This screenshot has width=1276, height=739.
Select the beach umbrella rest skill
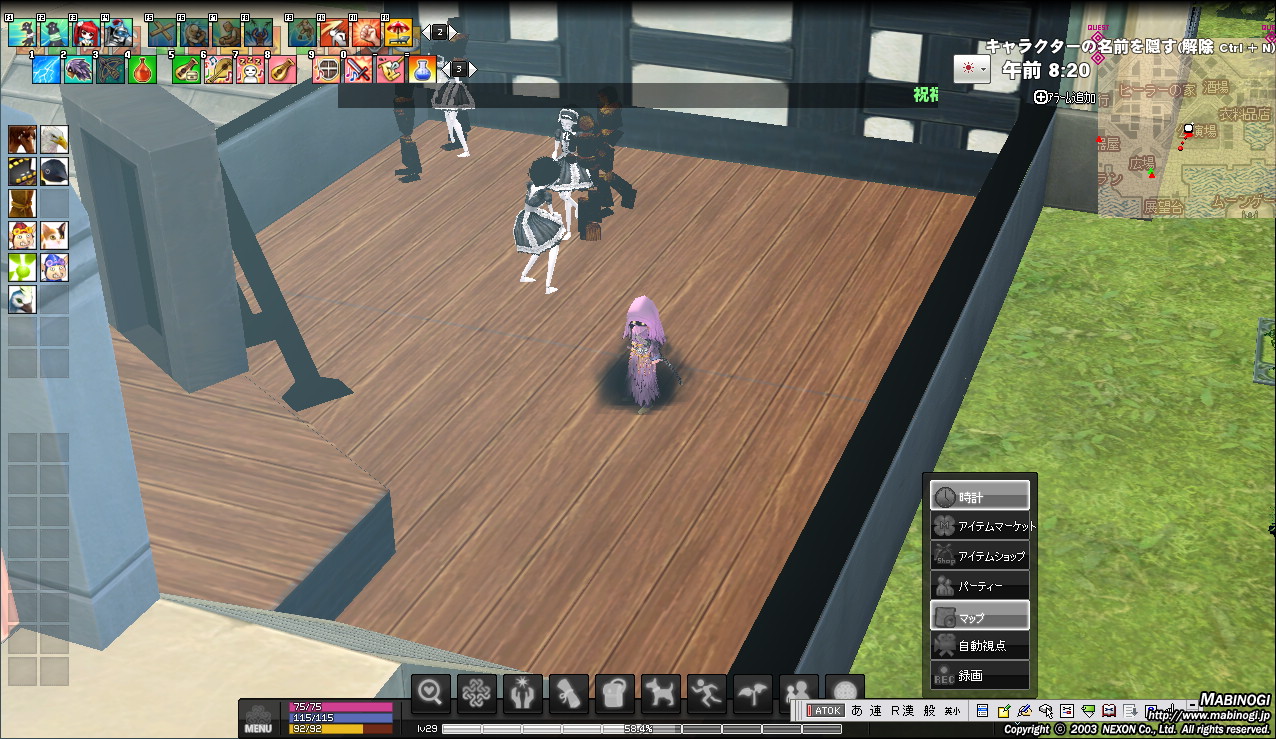pyautogui.click(x=398, y=33)
